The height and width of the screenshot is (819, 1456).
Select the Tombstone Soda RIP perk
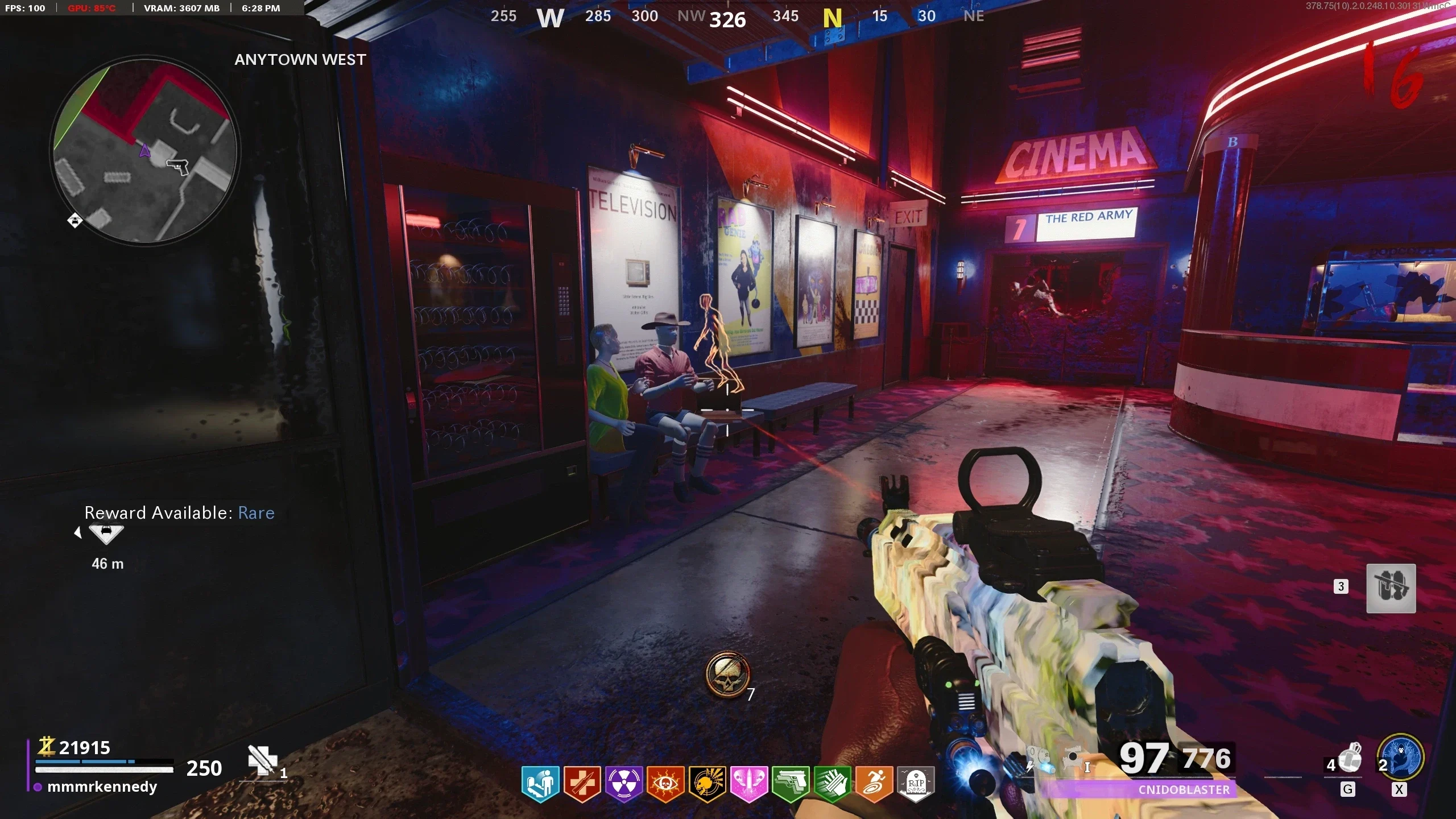click(x=916, y=784)
